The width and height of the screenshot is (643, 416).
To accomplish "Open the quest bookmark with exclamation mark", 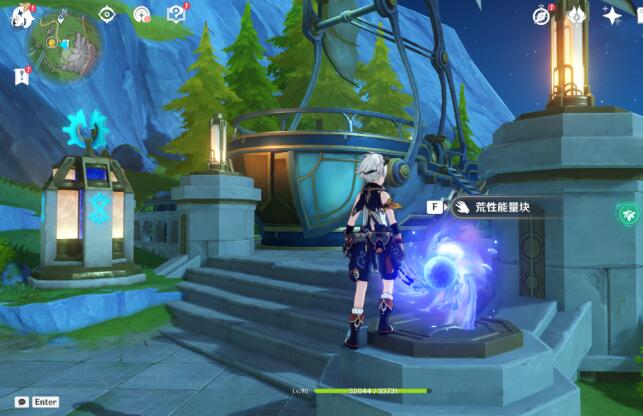I will click(22, 75).
